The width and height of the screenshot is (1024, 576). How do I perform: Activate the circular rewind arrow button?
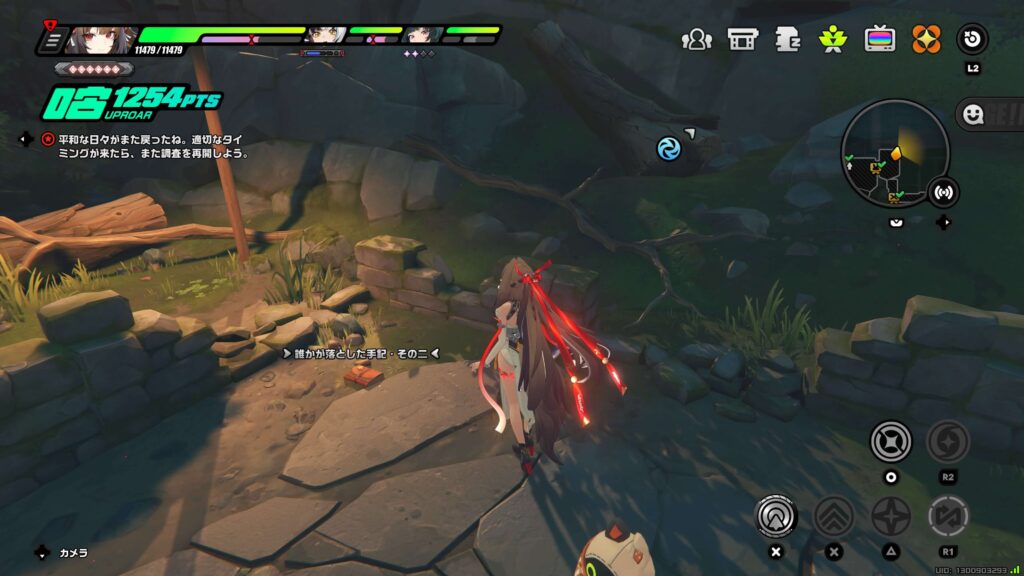coord(972,39)
